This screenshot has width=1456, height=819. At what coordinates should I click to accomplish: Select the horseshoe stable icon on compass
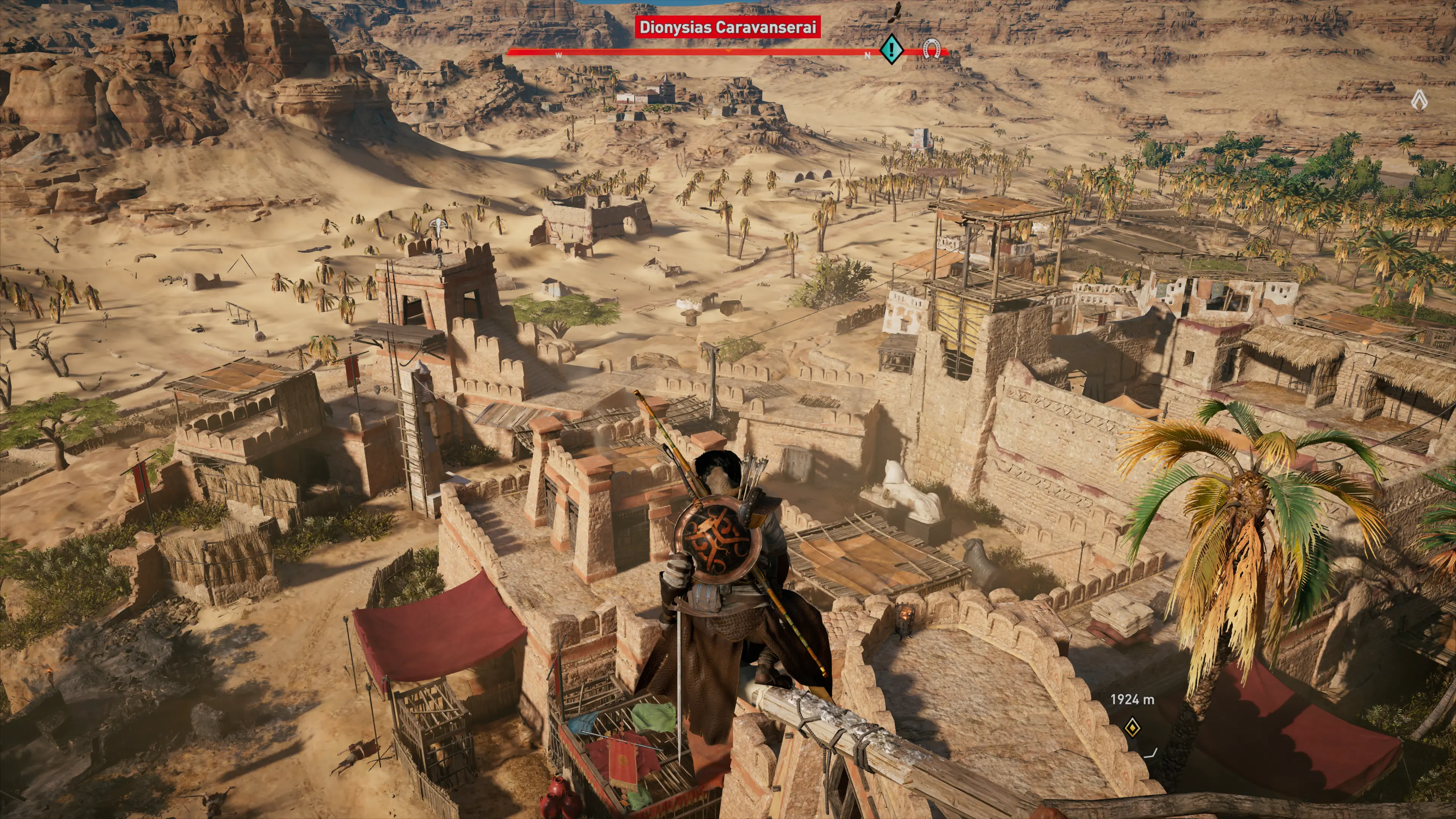click(931, 49)
